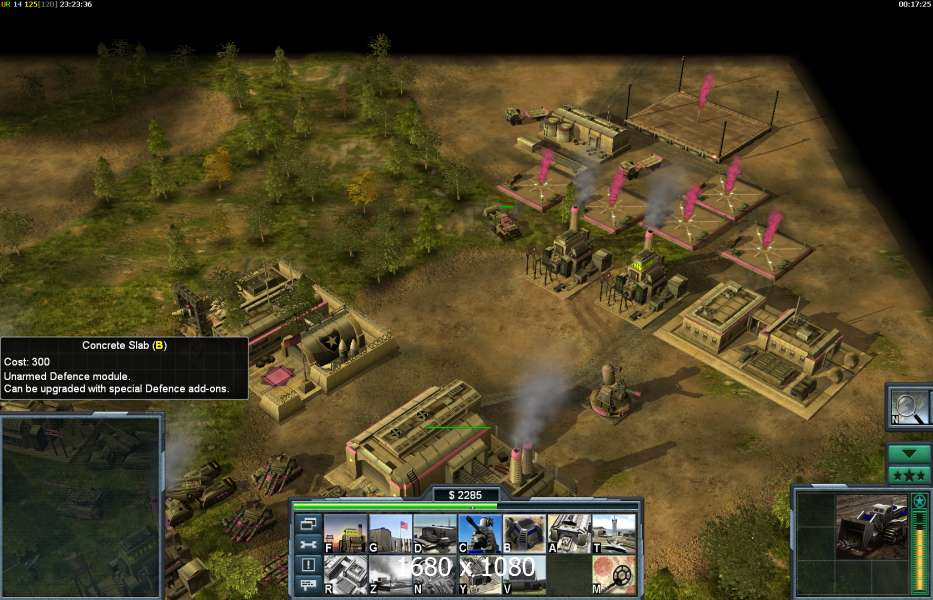This screenshot has height=600, width=933.
Task: Open the three-star generals powers button
Action: click(909, 474)
